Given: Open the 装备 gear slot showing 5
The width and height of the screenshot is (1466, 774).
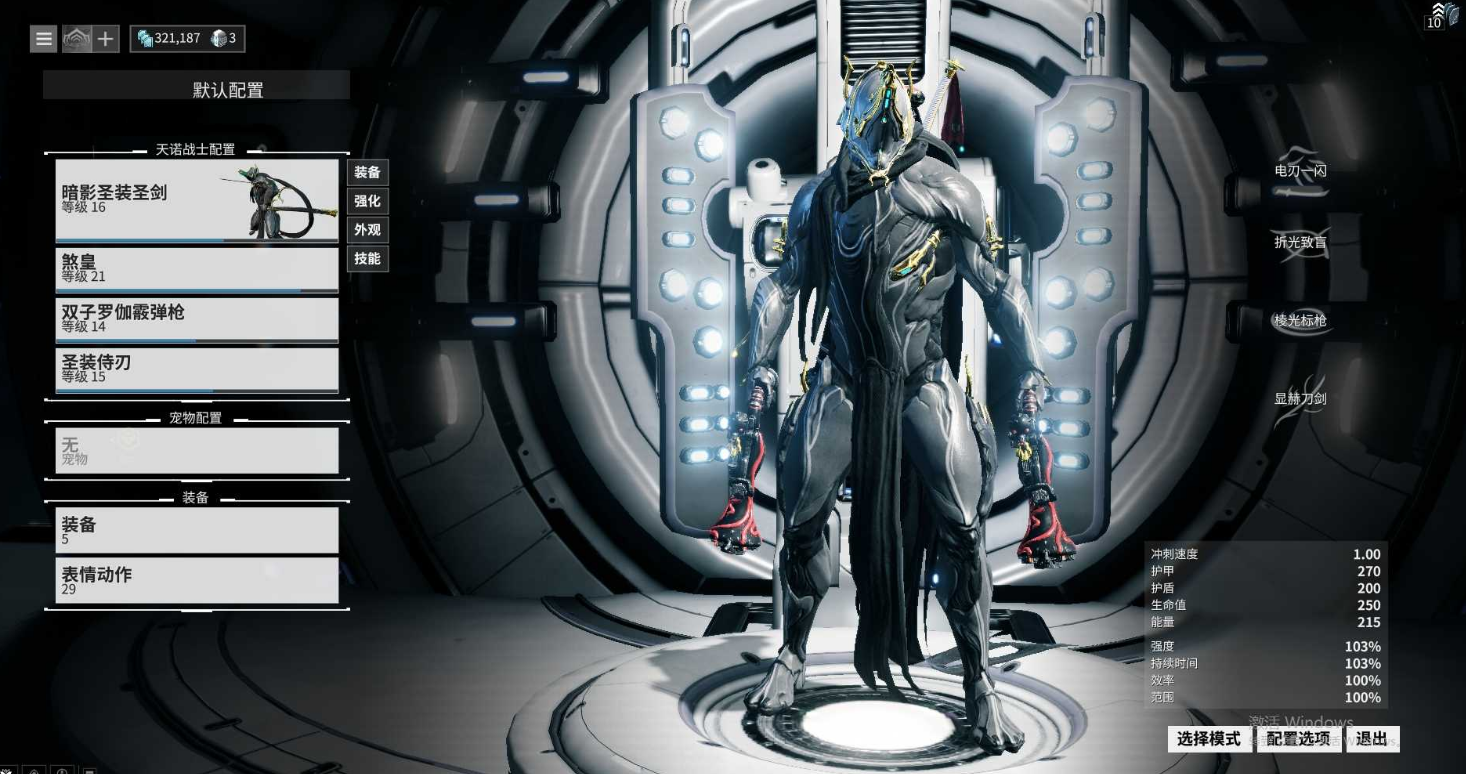Looking at the screenshot, I should pos(196,529).
